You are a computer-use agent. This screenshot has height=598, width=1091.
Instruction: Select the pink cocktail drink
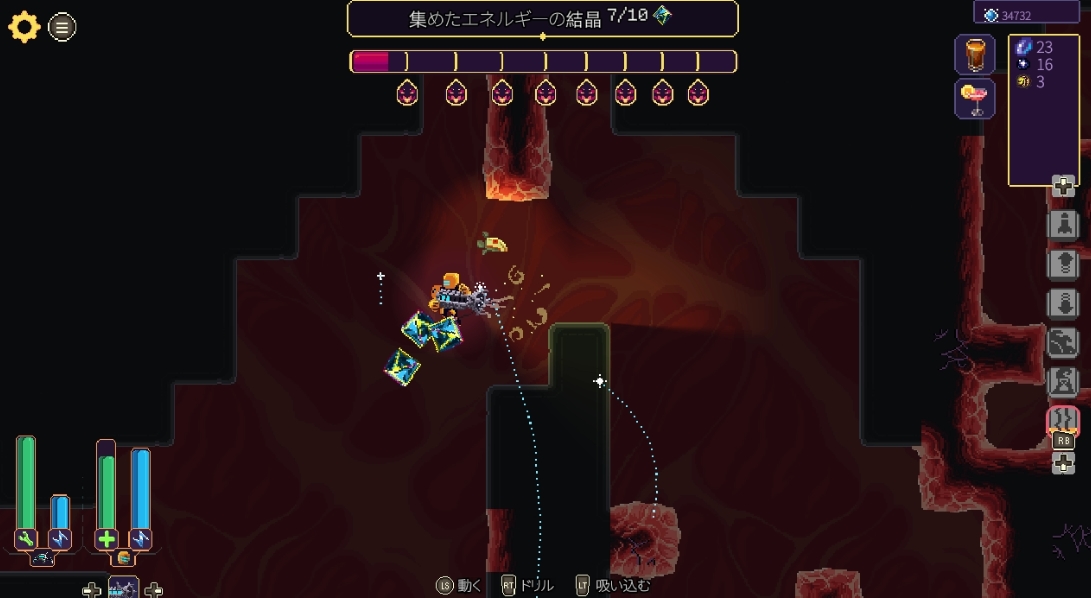[974, 99]
